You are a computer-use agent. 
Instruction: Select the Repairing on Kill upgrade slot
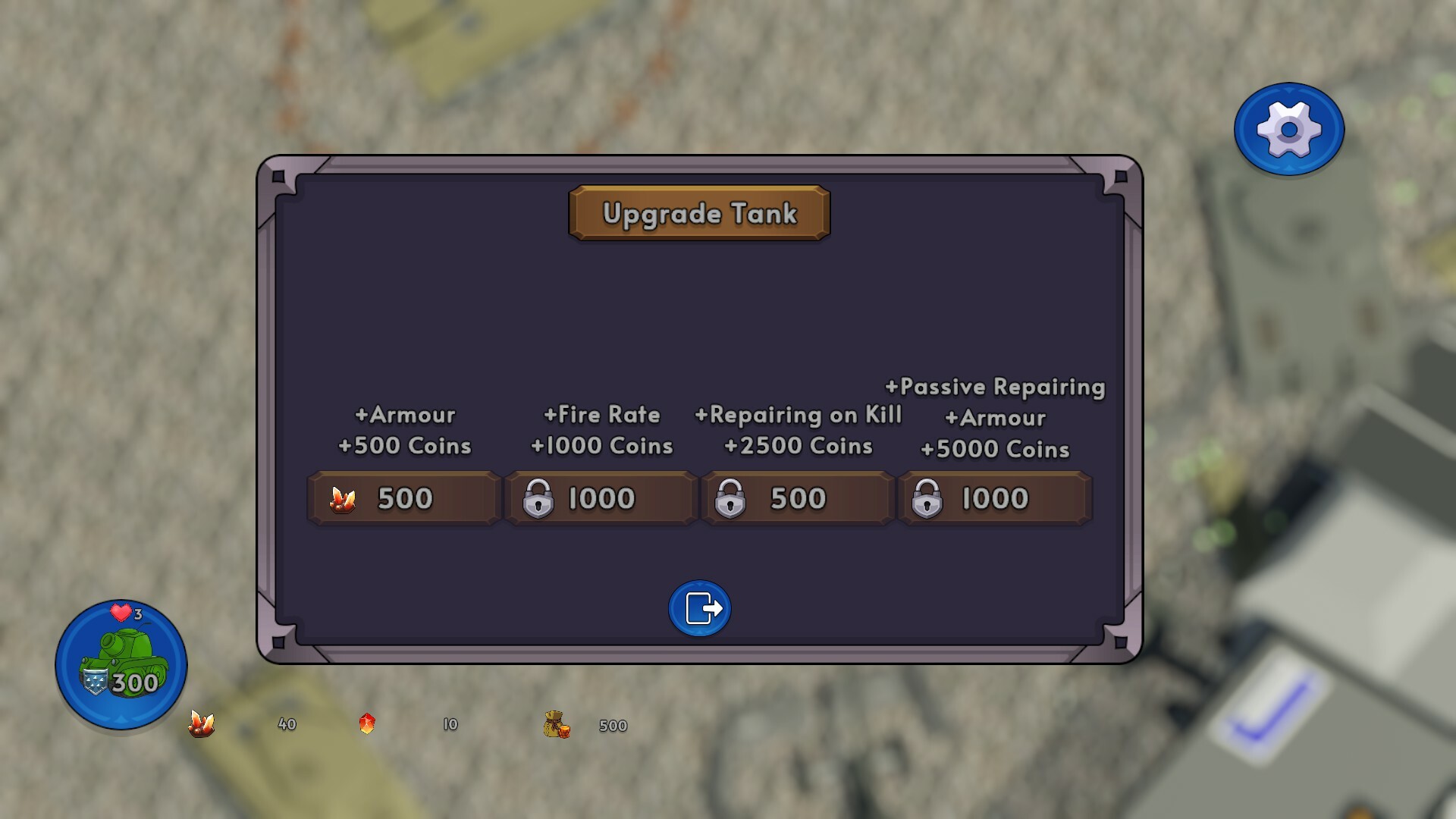(795, 498)
